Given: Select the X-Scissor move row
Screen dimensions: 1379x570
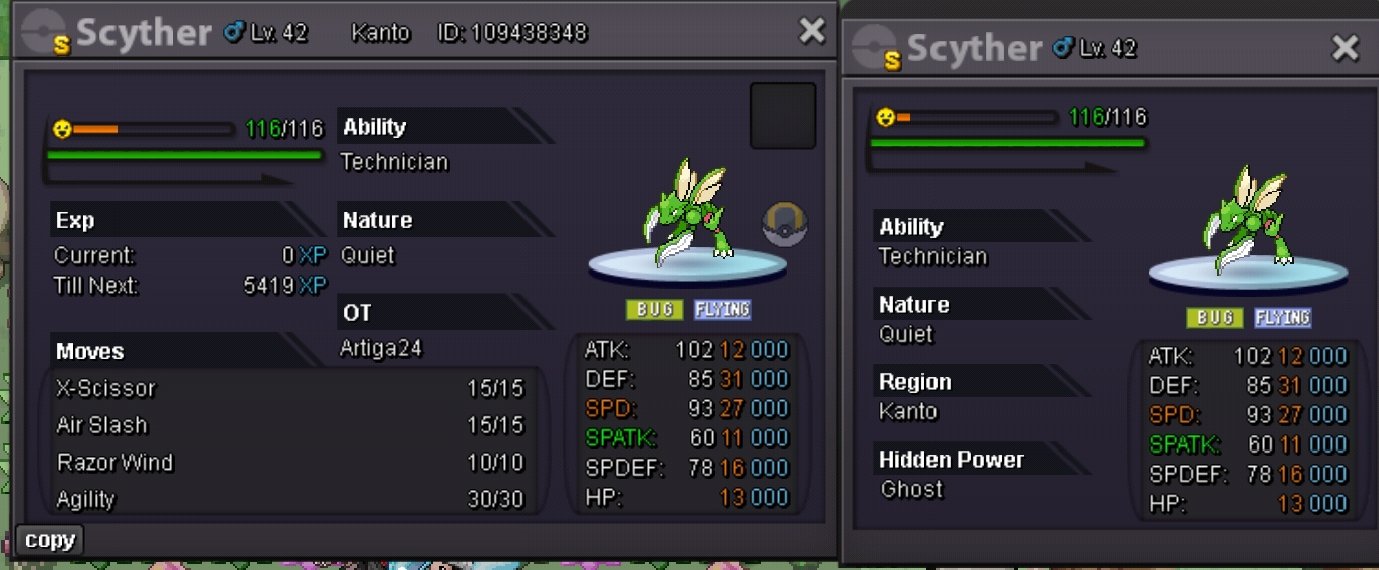Looking at the screenshot, I should [290, 388].
